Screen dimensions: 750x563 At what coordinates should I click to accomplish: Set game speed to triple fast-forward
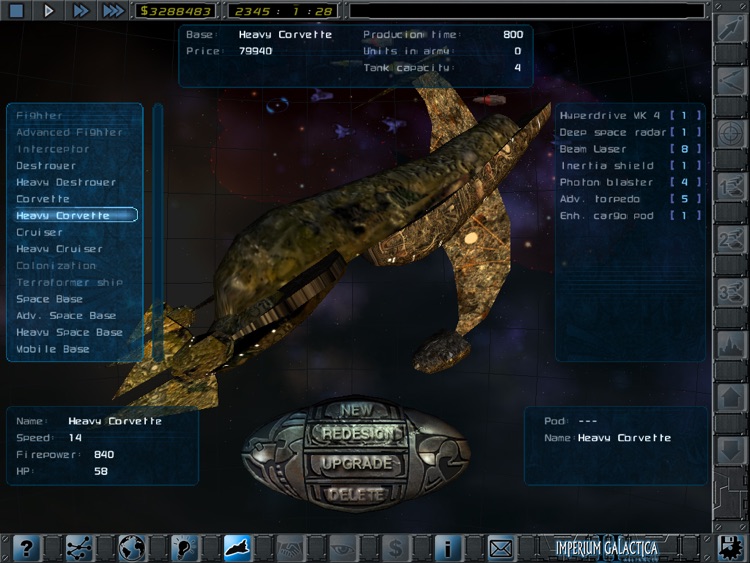pos(113,11)
